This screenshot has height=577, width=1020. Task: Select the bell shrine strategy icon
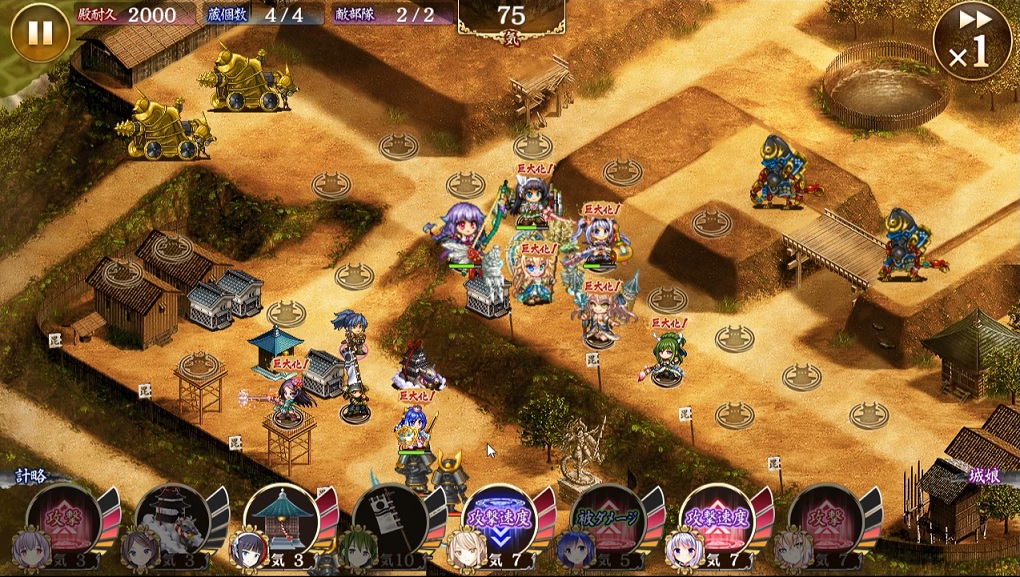pyautogui.click(x=280, y=521)
